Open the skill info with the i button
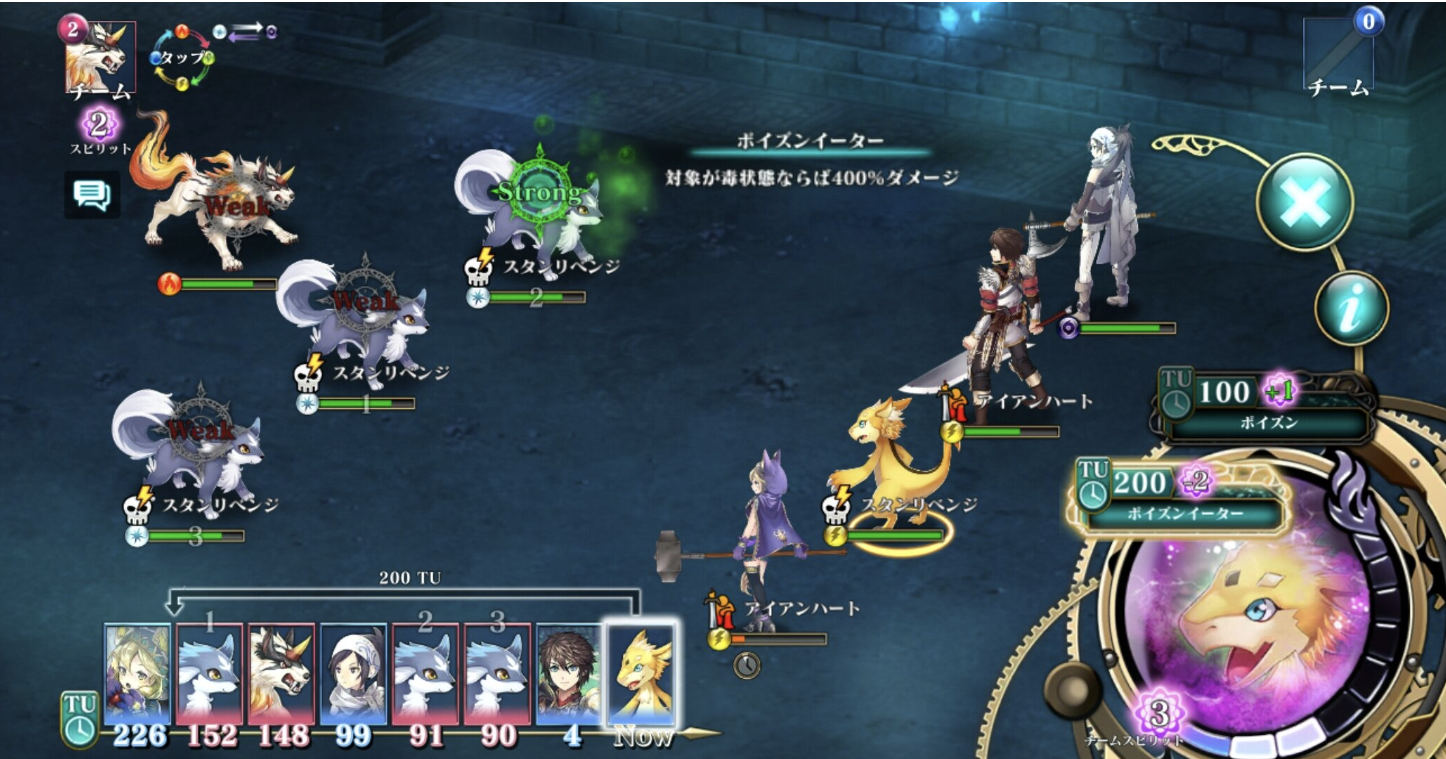This screenshot has width=1446, height=759. tap(1351, 309)
